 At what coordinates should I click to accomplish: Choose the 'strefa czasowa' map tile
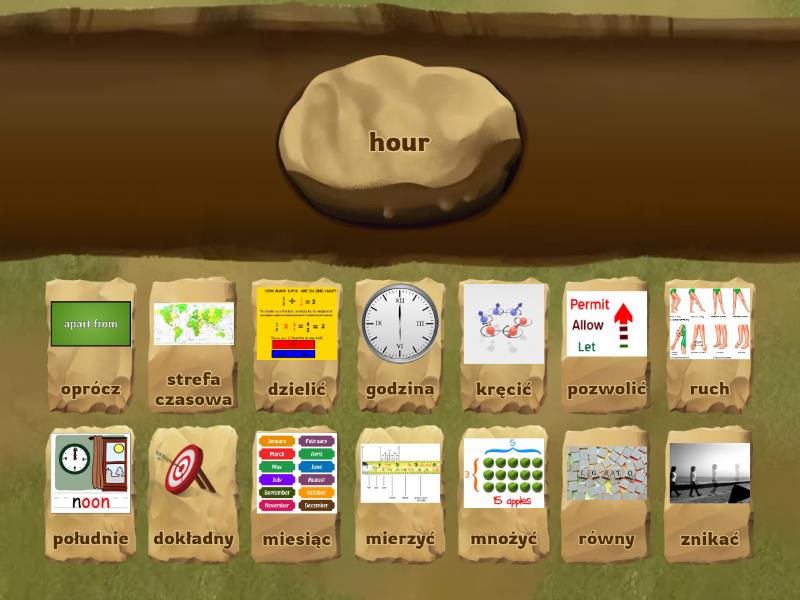194,343
